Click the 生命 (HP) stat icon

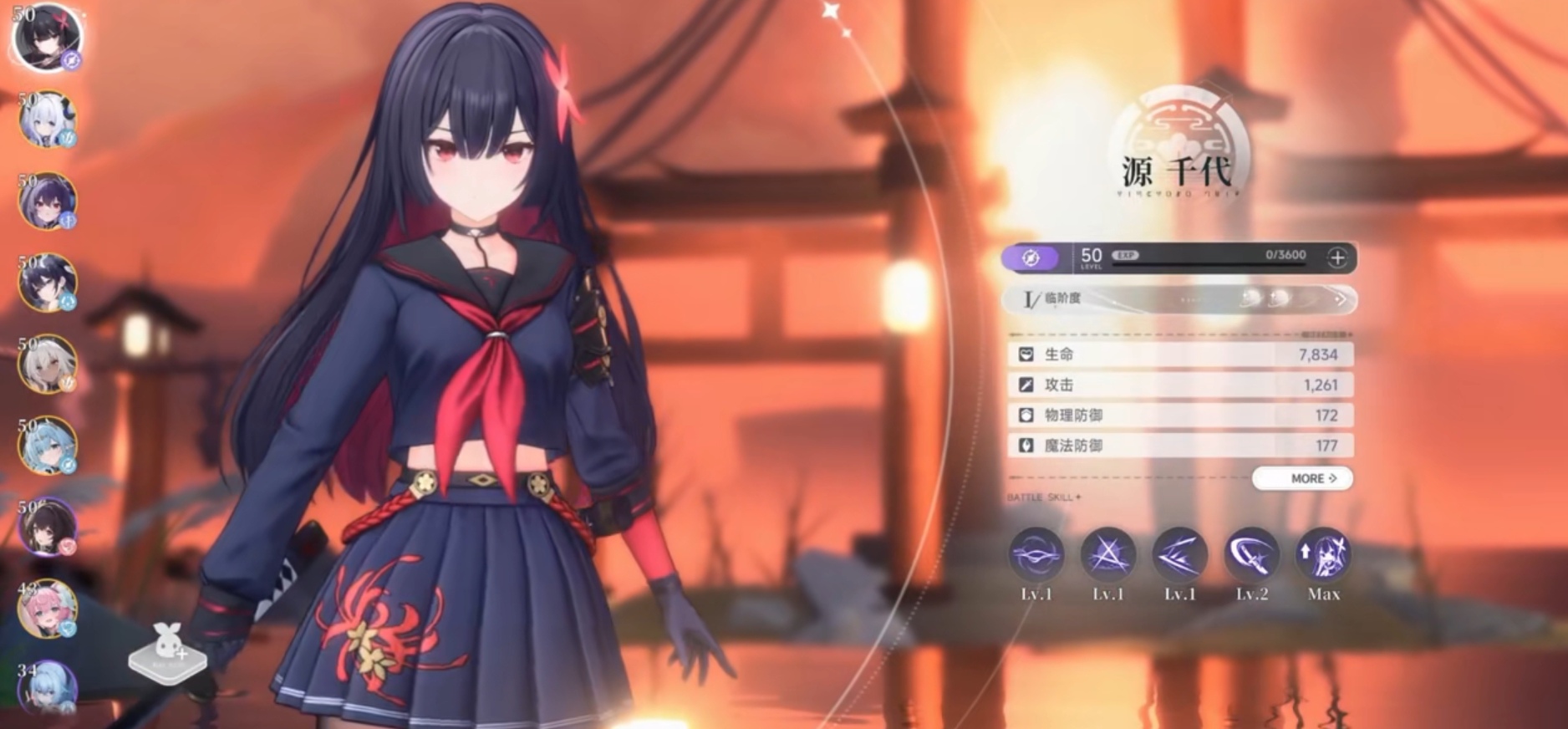[x=1024, y=354]
